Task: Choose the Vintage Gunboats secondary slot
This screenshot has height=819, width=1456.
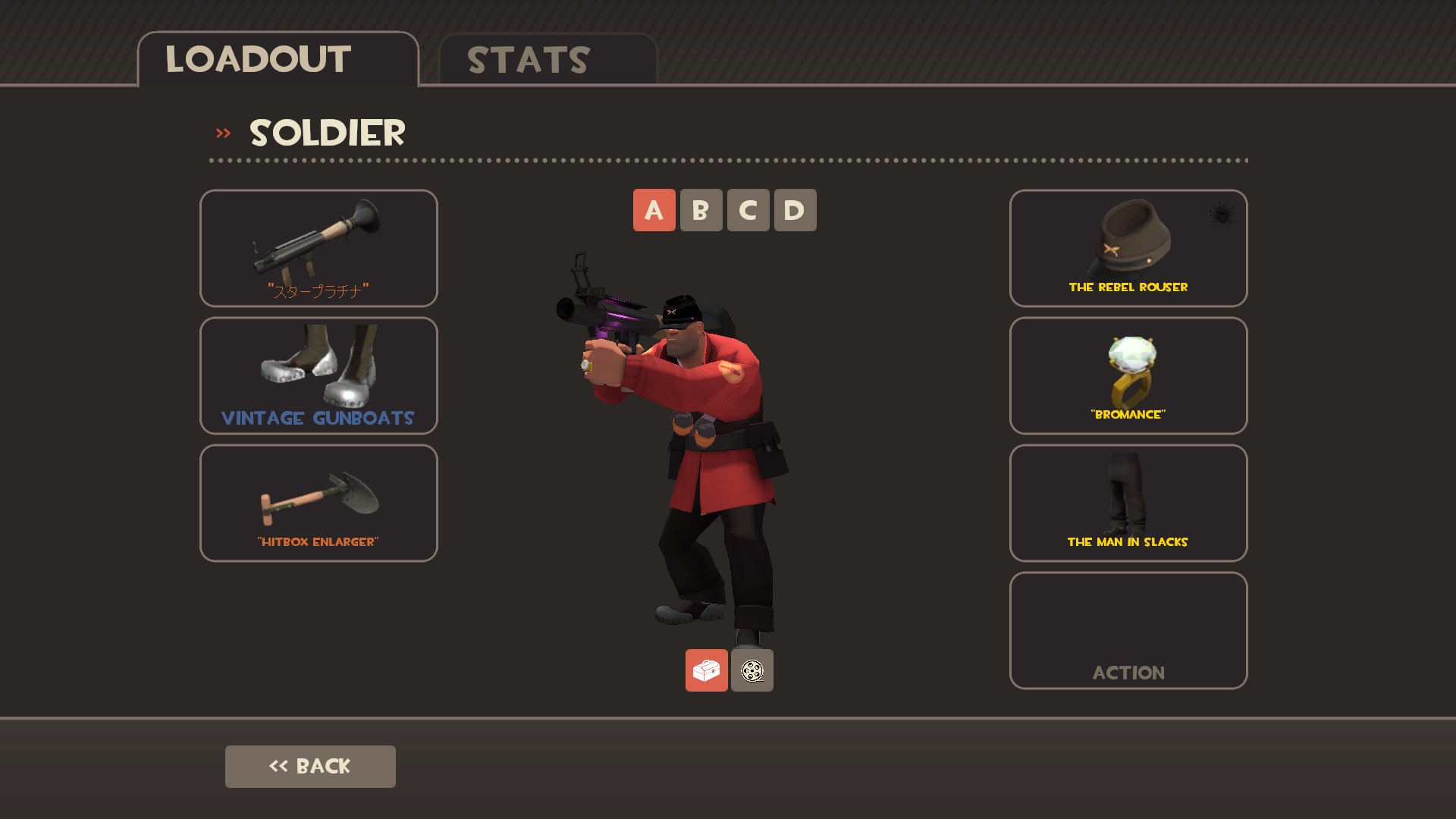Action: click(318, 375)
